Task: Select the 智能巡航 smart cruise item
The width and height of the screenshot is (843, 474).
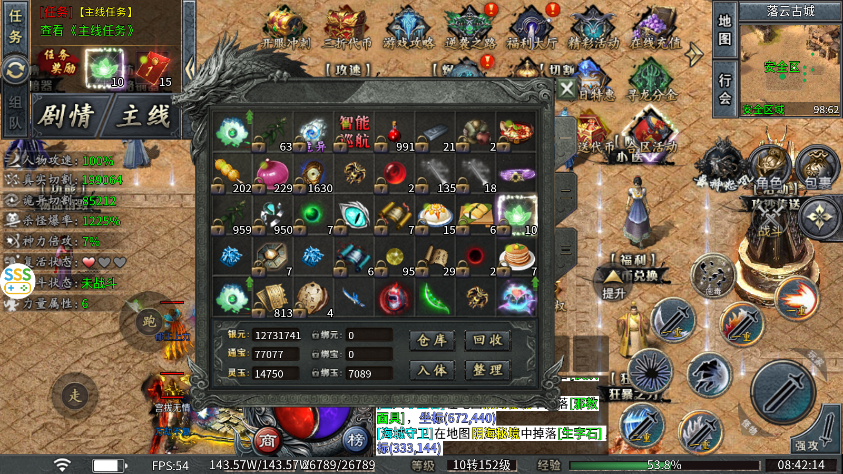Action: 354,130
